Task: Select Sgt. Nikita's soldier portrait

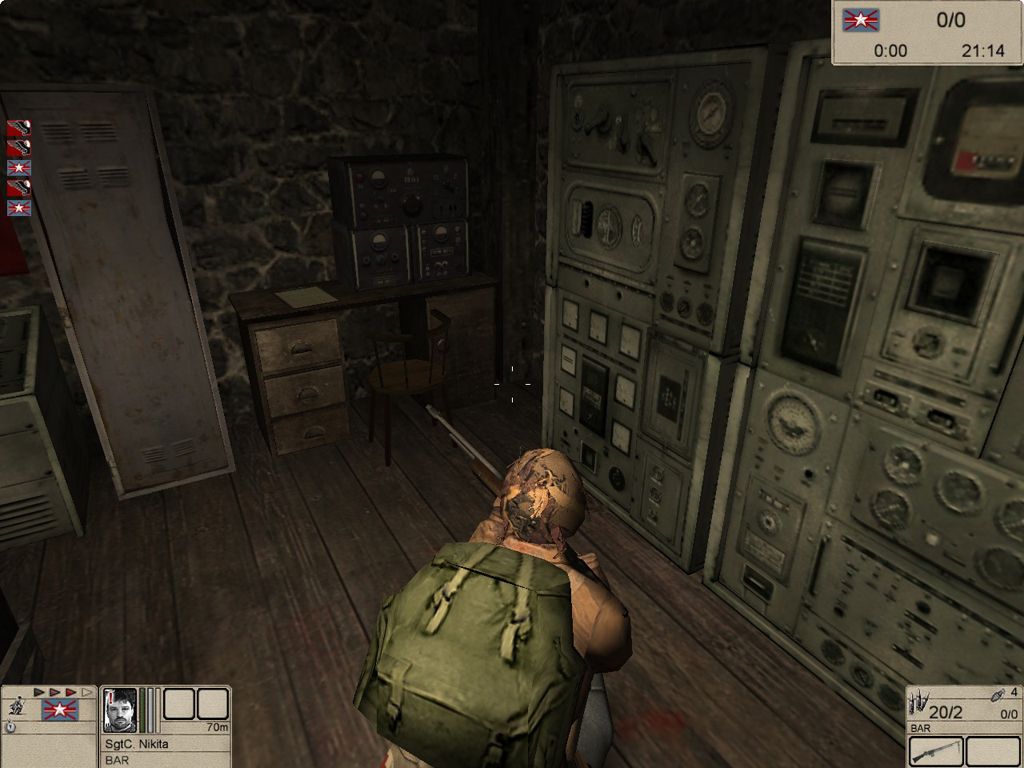Action: pos(120,710)
